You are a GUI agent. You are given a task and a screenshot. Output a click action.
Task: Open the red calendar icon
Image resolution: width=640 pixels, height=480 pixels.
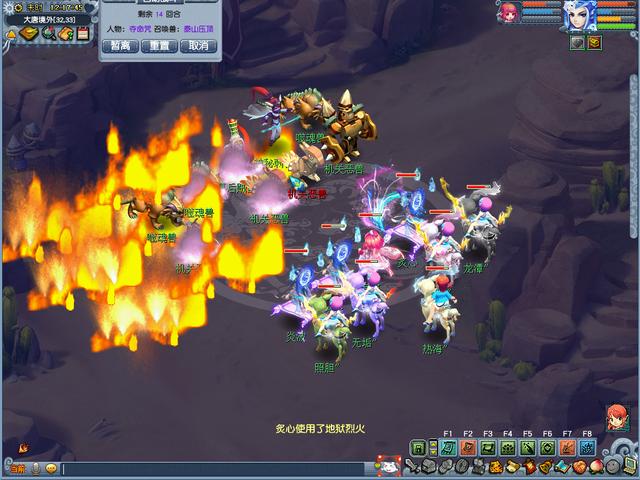tap(82, 34)
